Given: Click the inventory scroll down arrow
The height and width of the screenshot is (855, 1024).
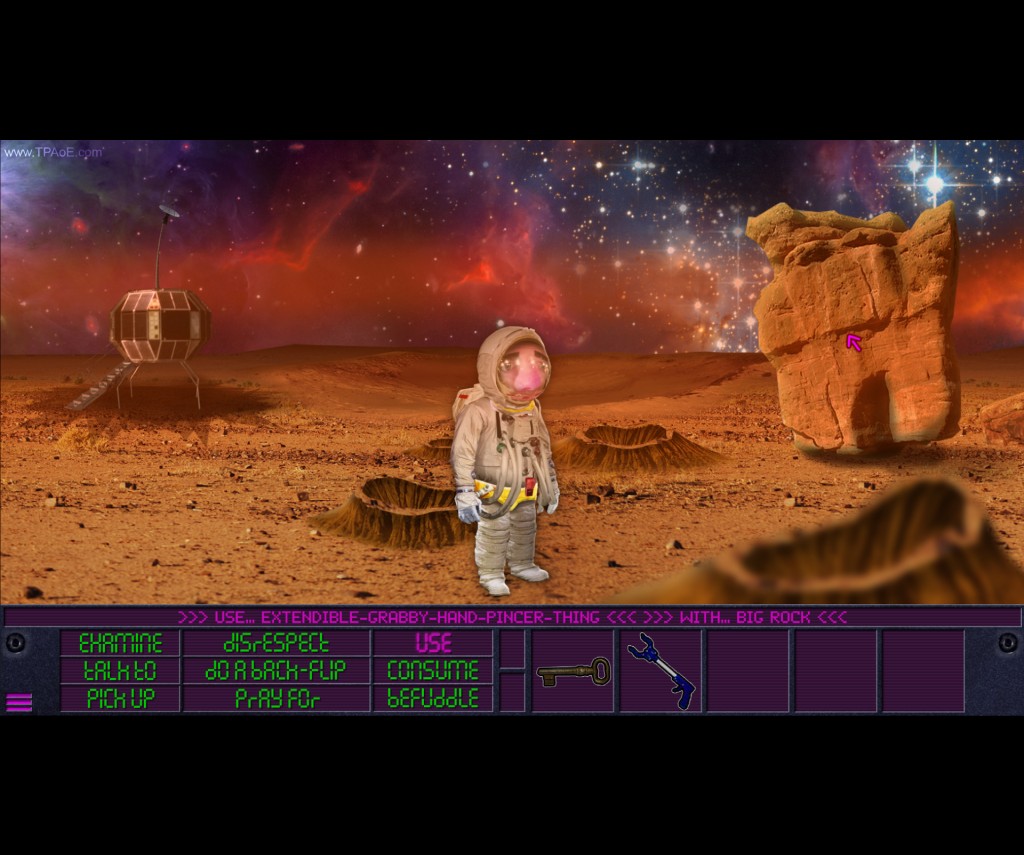Looking at the screenshot, I should pos(512,692).
